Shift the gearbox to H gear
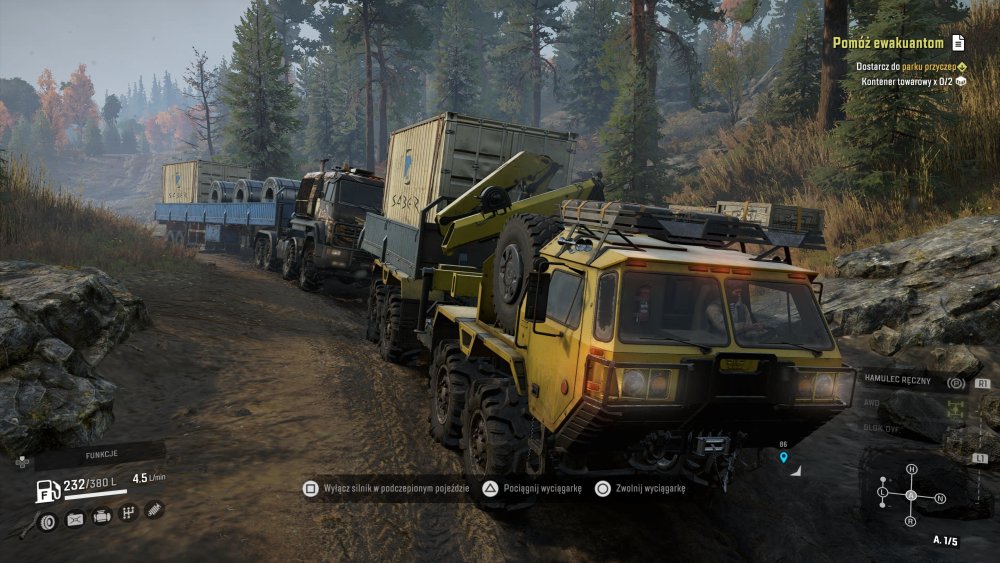1000x563 pixels. 911,469
